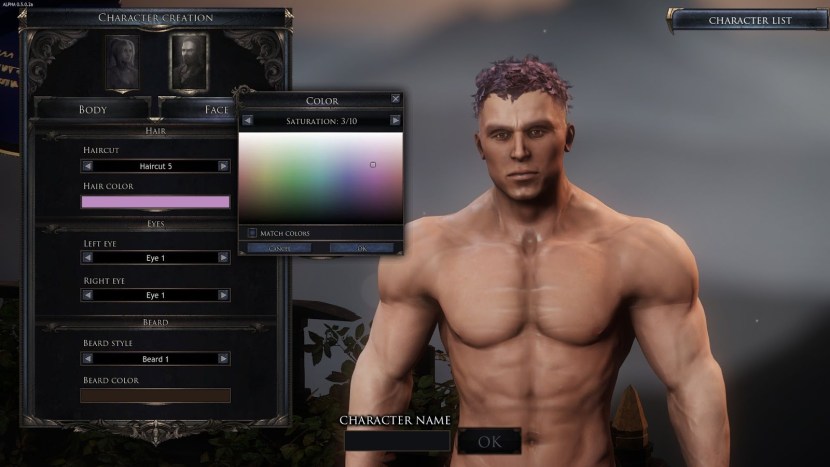The width and height of the screenshot is (830, 467).
Task: Open the Character List
Action: pyautogui.click(x=750, y=20)
